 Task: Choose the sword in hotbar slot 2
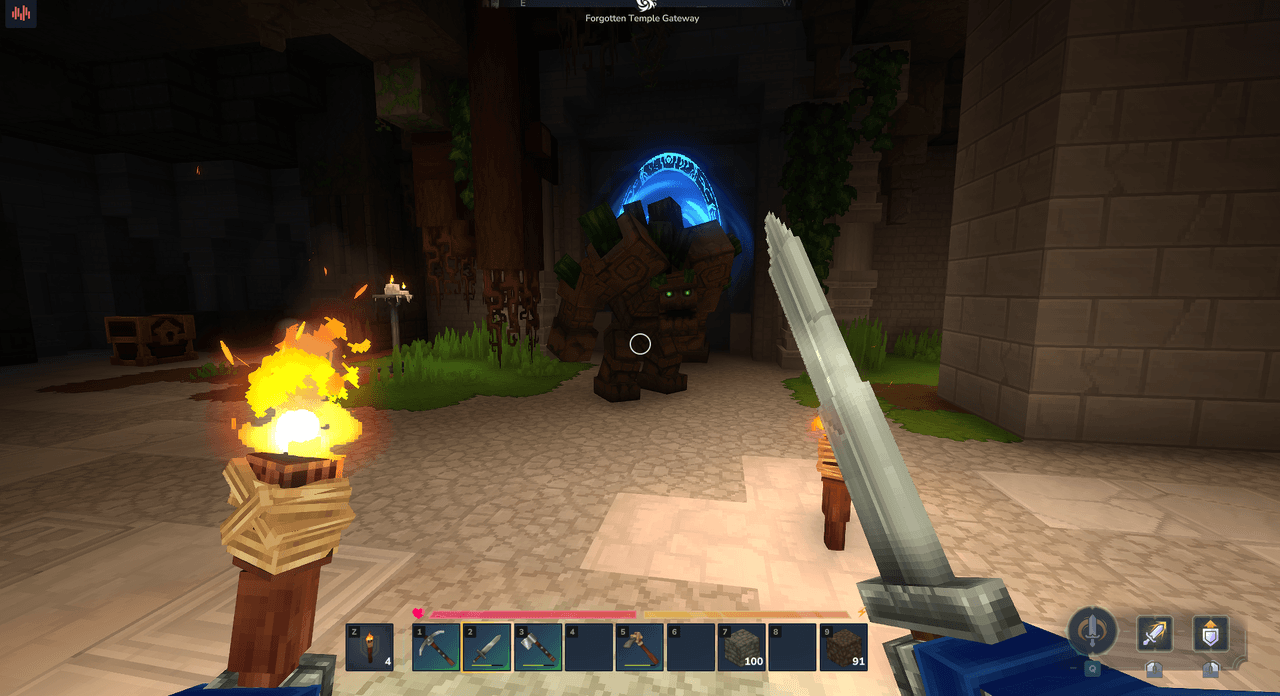486,647
